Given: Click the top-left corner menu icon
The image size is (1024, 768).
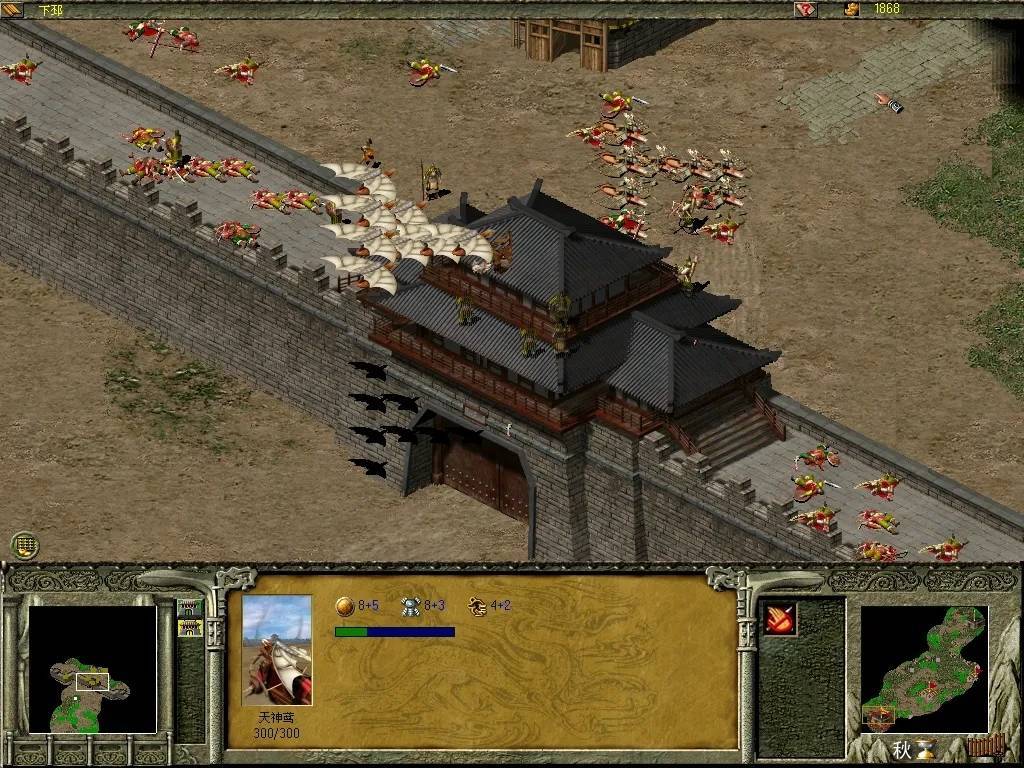Looking at the screenshot, I should [x=12, y=9].
